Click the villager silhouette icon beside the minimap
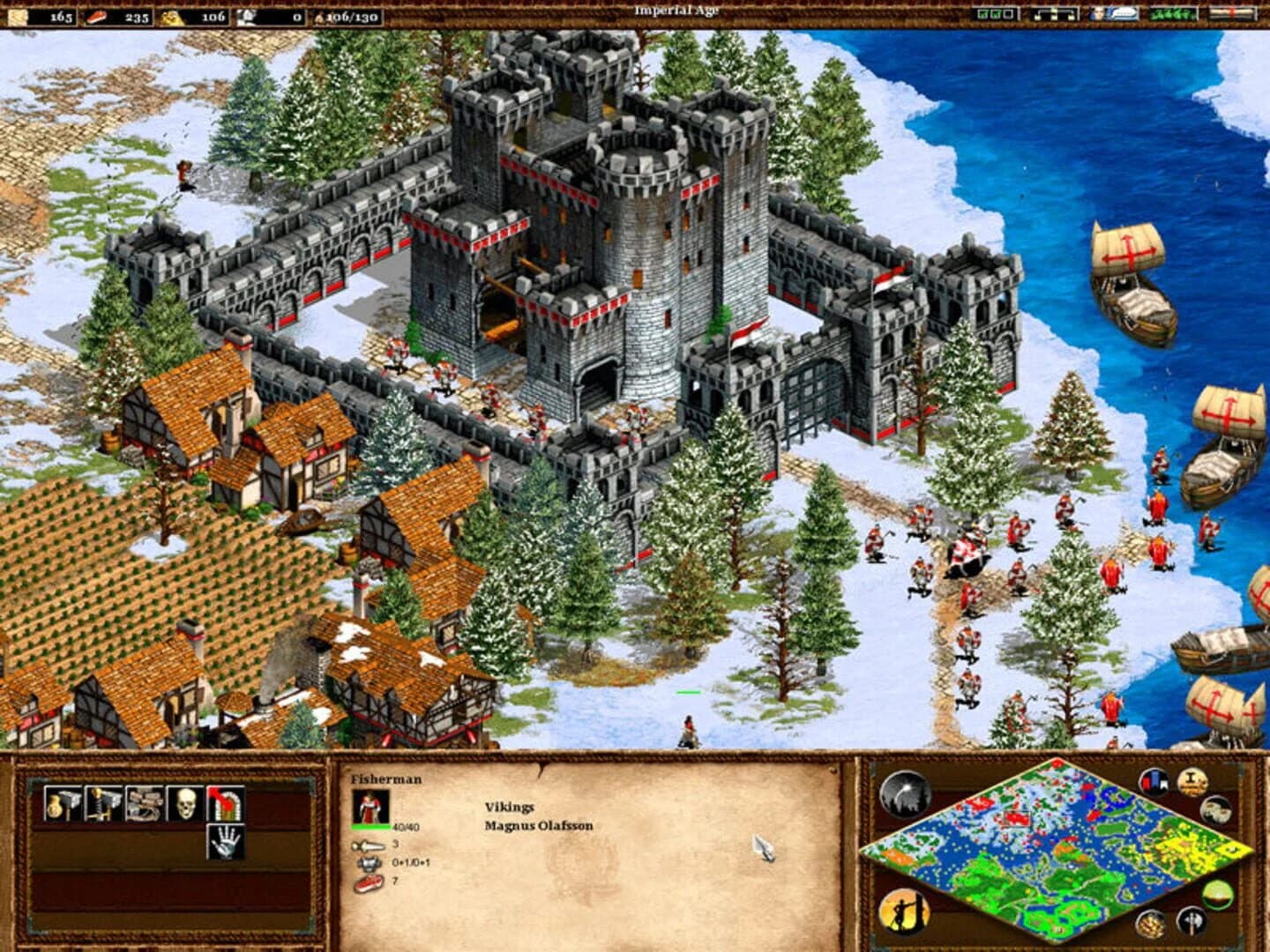Screen dimensions: 1270x952 [904, 909]
